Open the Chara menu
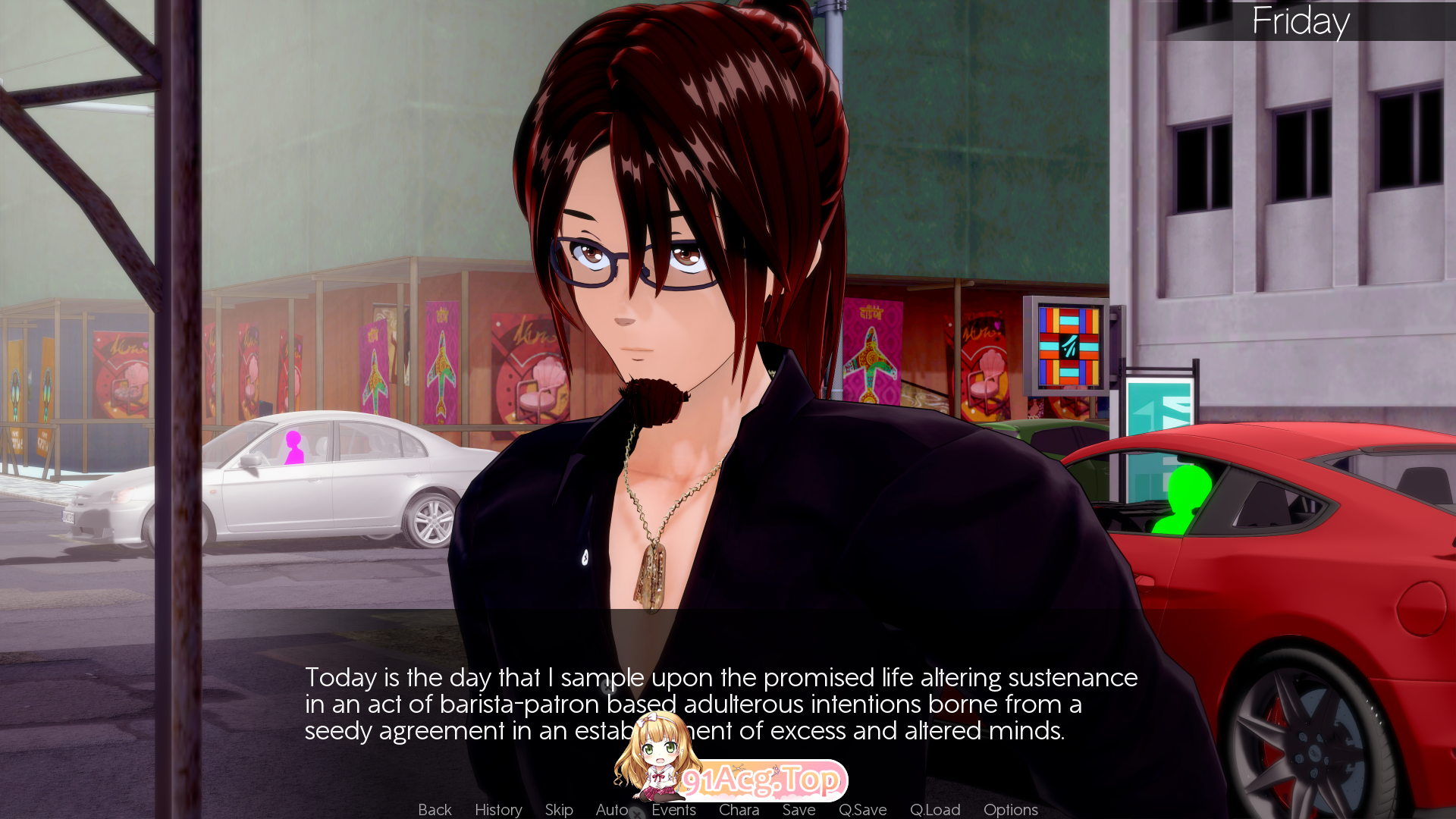1456x819 pixels. (739, 810)
